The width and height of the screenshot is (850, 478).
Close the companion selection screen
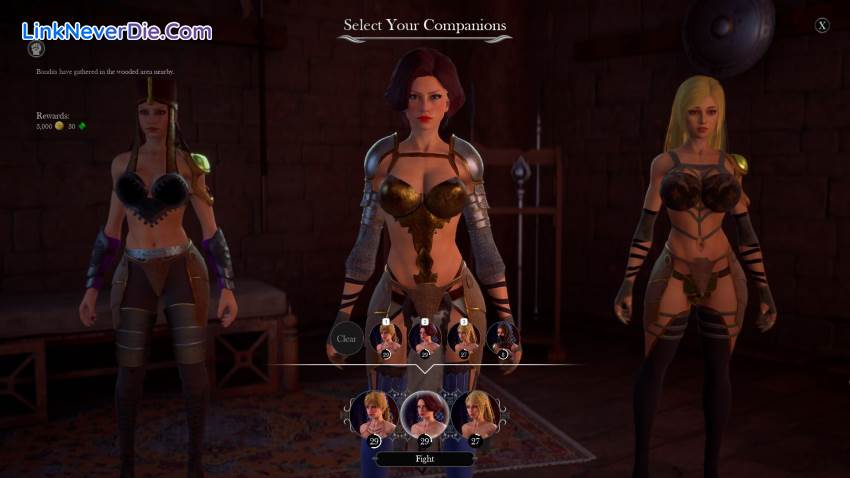pyautogui.click(x=822, y=25)
